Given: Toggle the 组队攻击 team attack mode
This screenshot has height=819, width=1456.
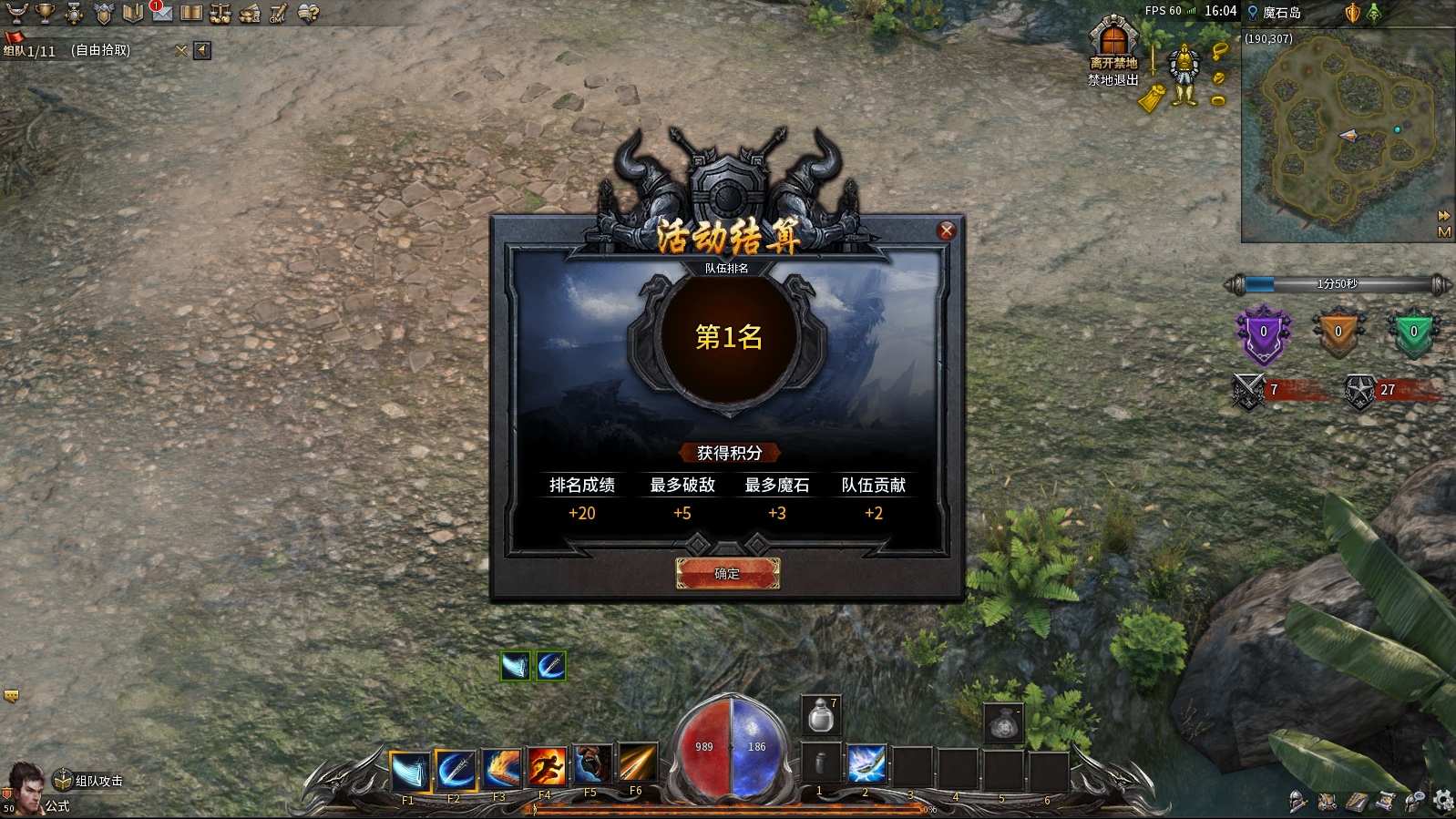Looking at the screenshot, I should click(89, 781).
